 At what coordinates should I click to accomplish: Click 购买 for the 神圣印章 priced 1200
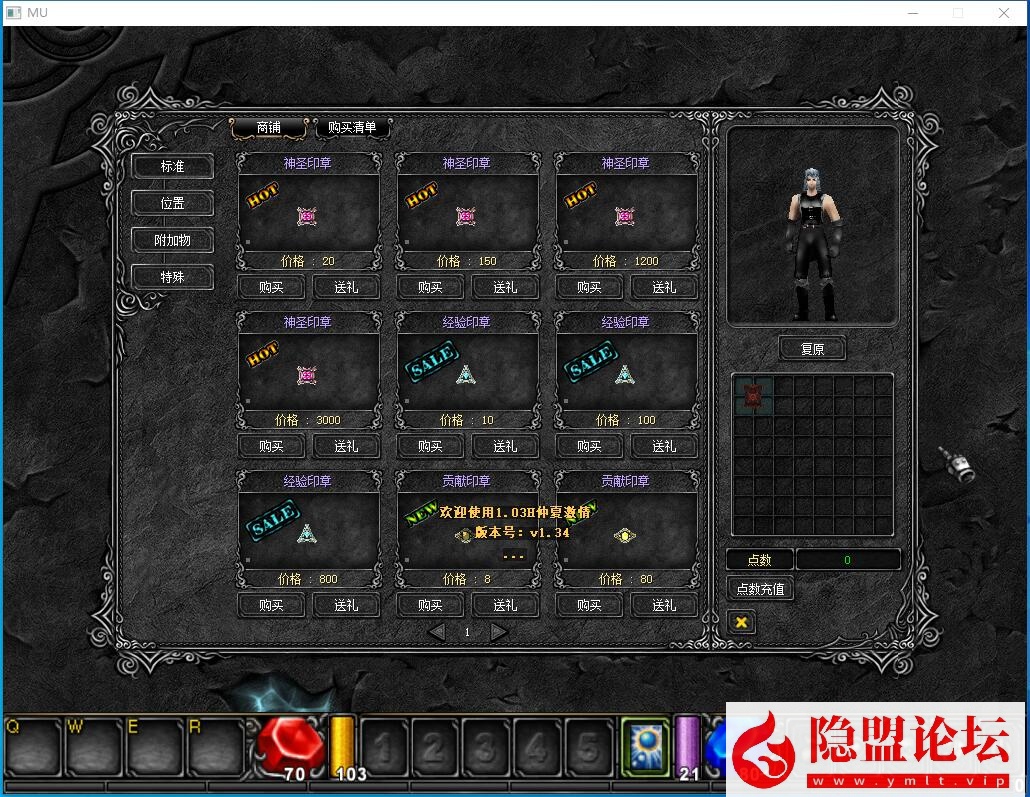click(x=589, y=288)
